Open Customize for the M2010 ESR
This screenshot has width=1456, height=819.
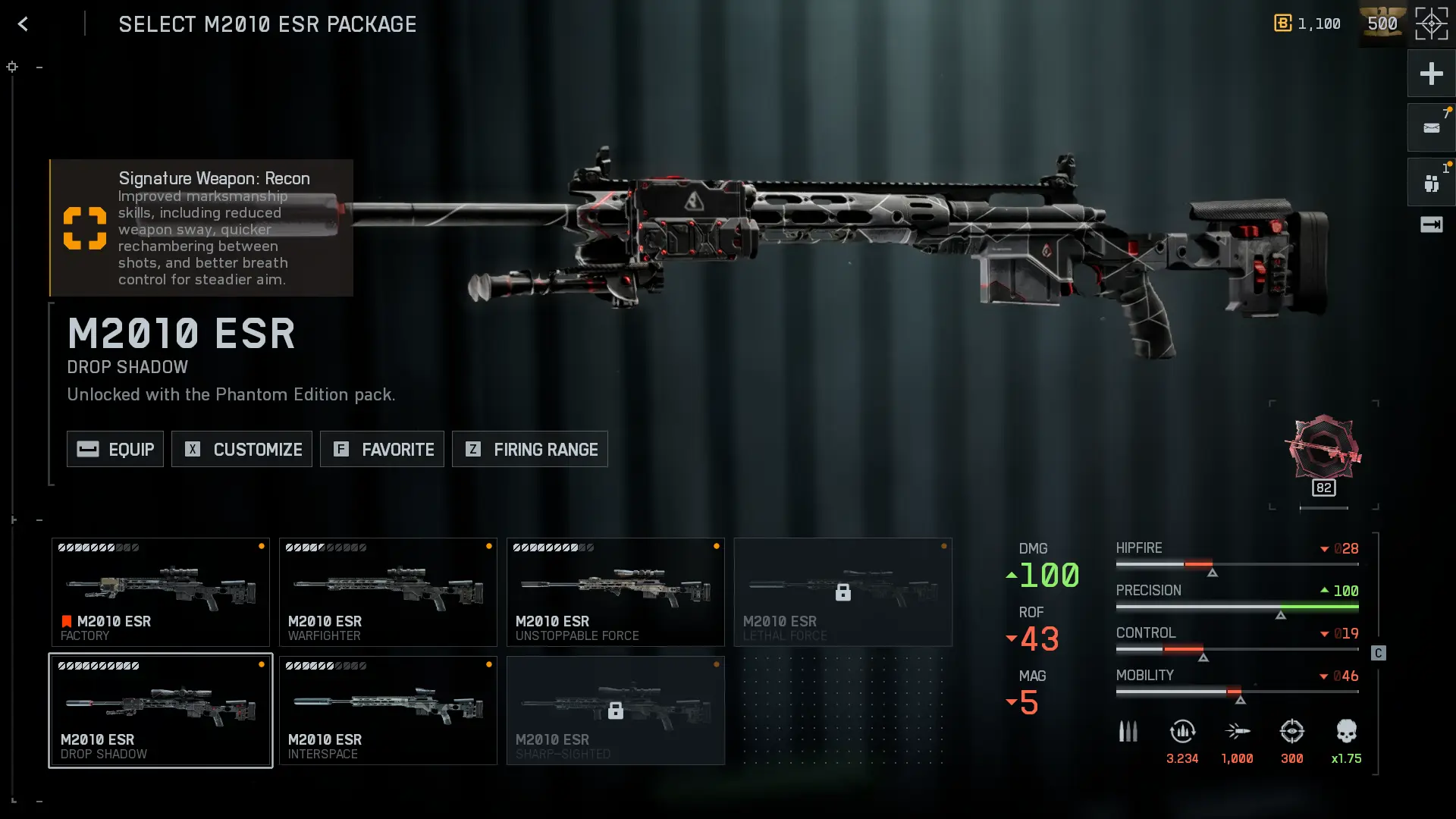pos(242,449)
